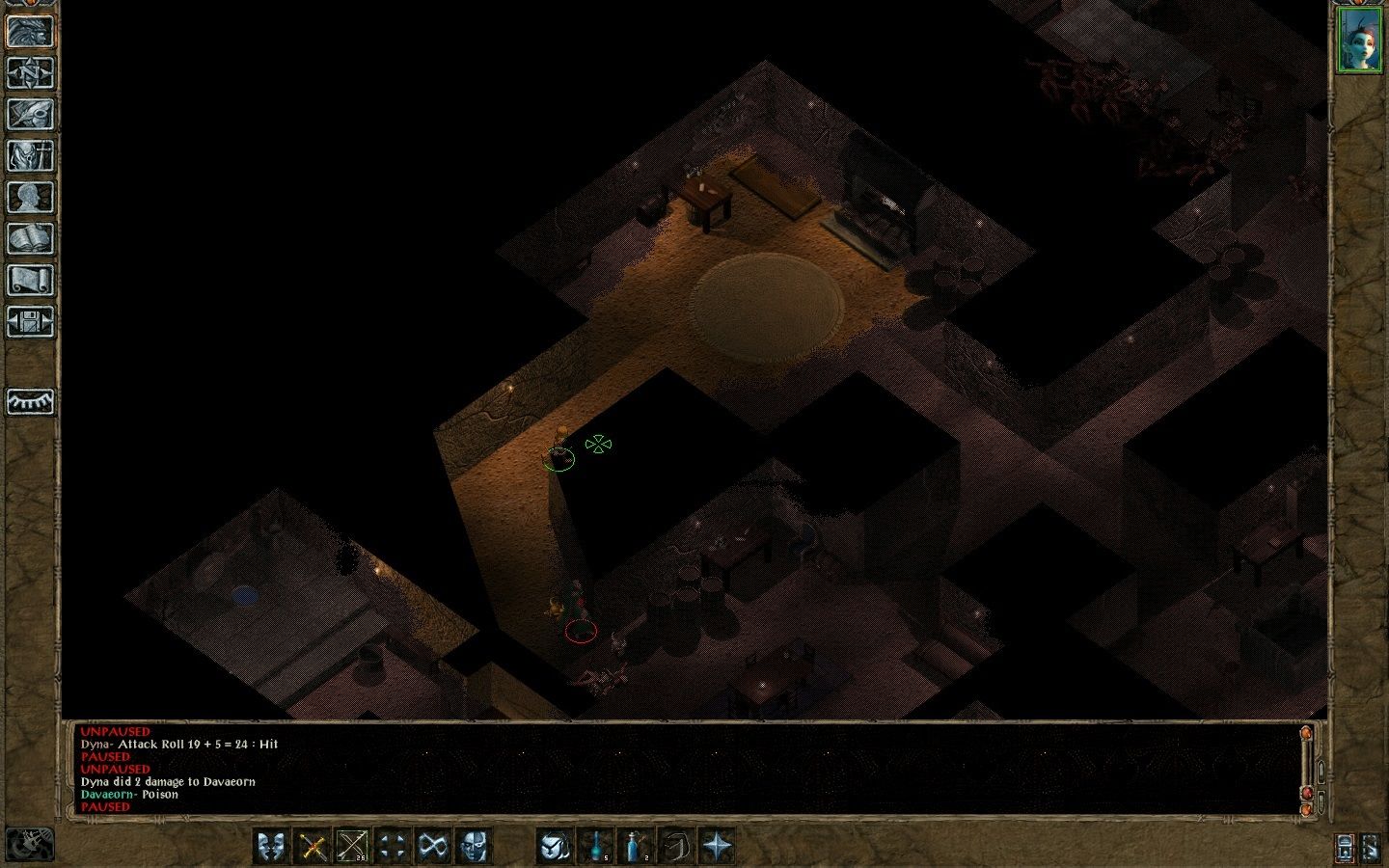This screenshot has height=868, width=1389.
Task: Select the bow showing 26 arrows
Action: (353, 847)
